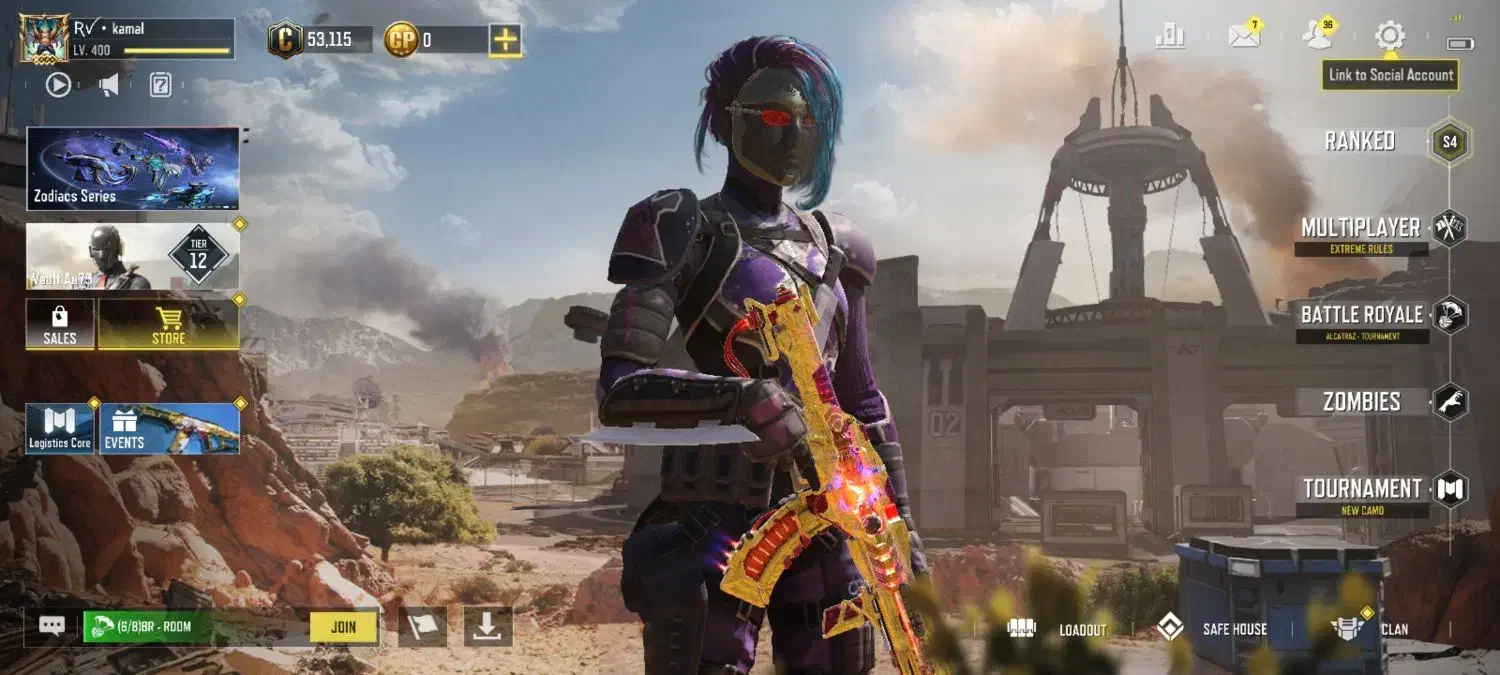The image size is (1500, 675).
Task: Open the settings gear icon
Action: tap(1389, 37)
